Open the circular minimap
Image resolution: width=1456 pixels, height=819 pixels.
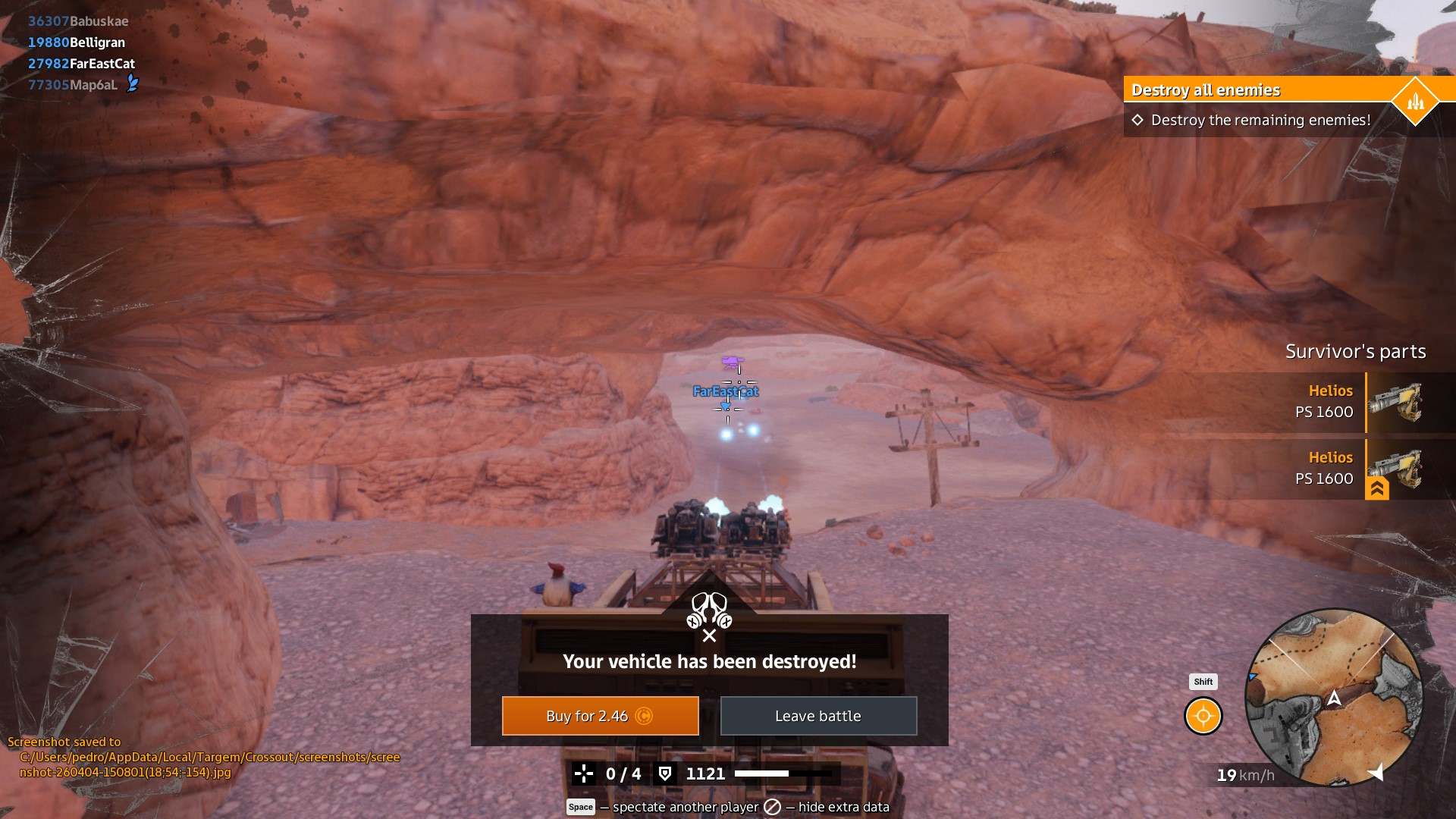tap(1334, 697)
